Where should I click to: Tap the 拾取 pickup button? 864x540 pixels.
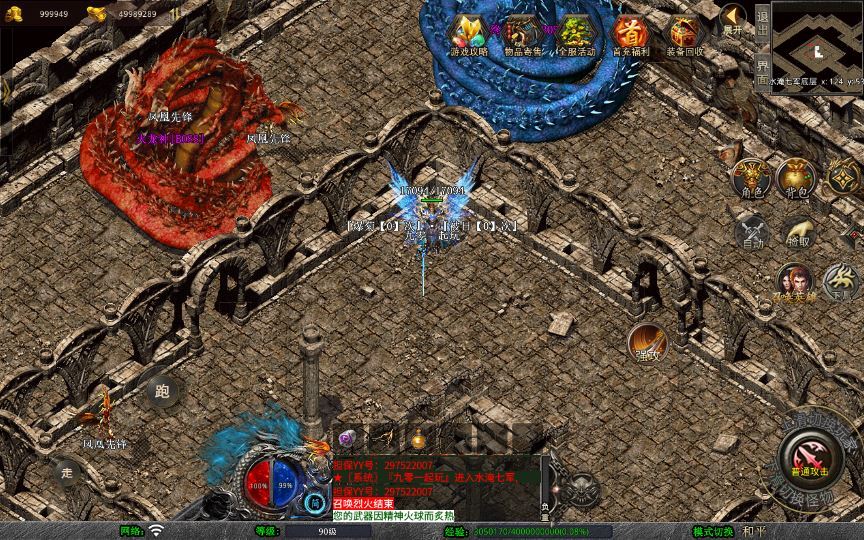[798, 231]
